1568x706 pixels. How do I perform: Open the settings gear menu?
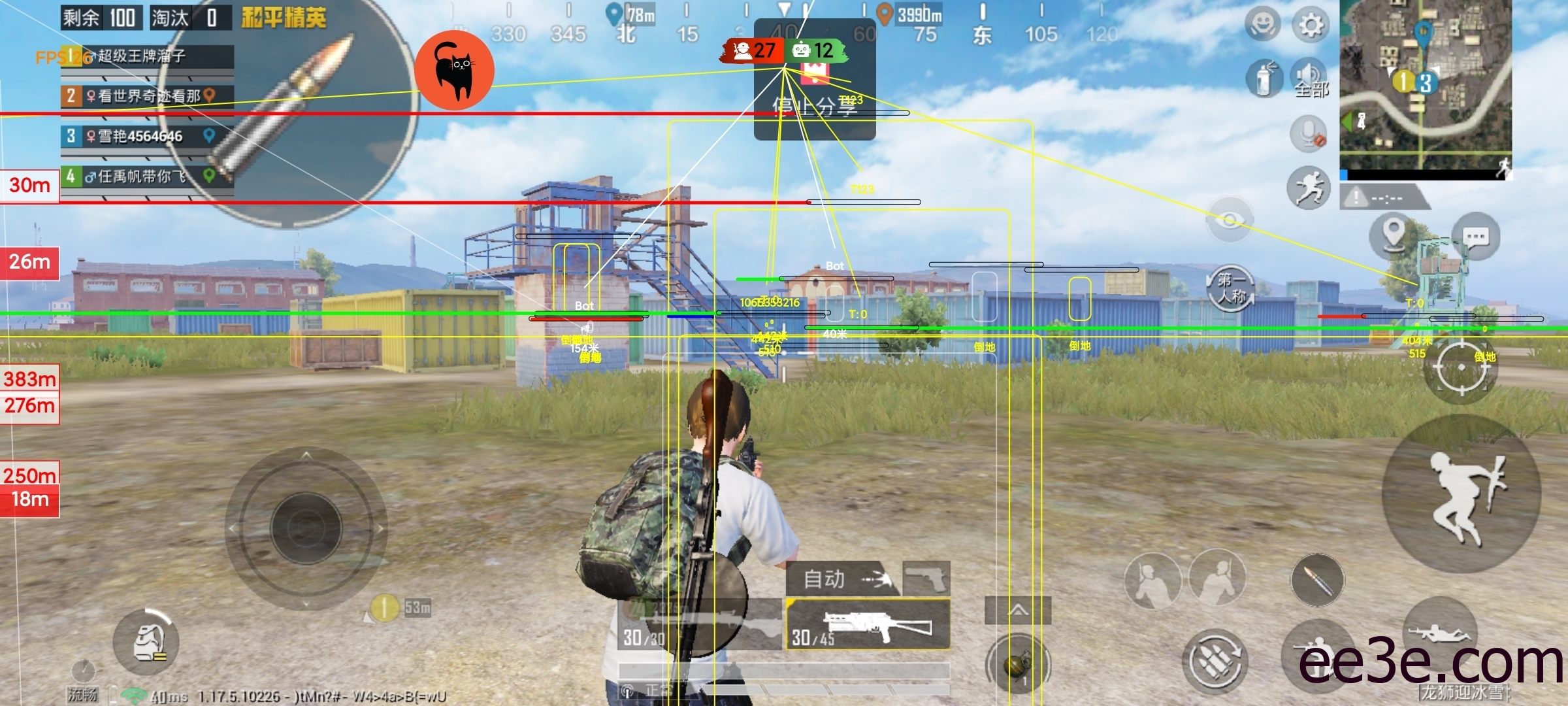point(1309,25)
